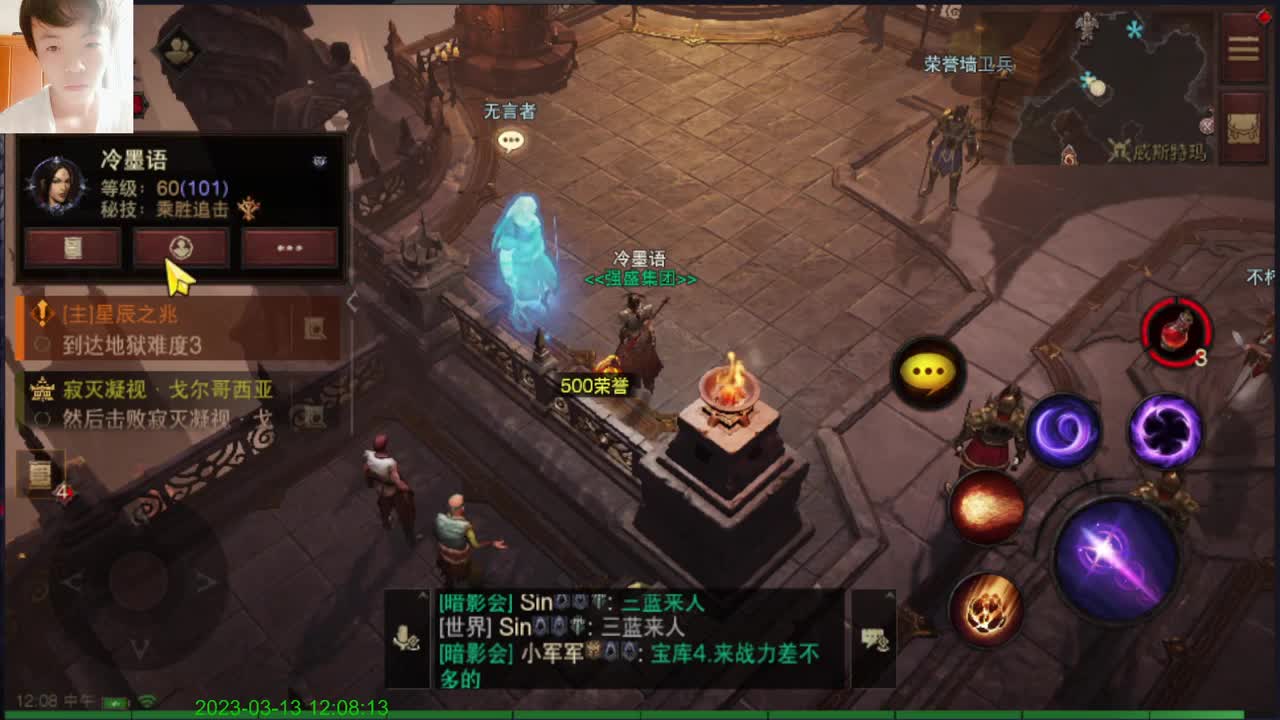
Task: Click the red gem icon above the minimap
Action: tap(1263, 17)
